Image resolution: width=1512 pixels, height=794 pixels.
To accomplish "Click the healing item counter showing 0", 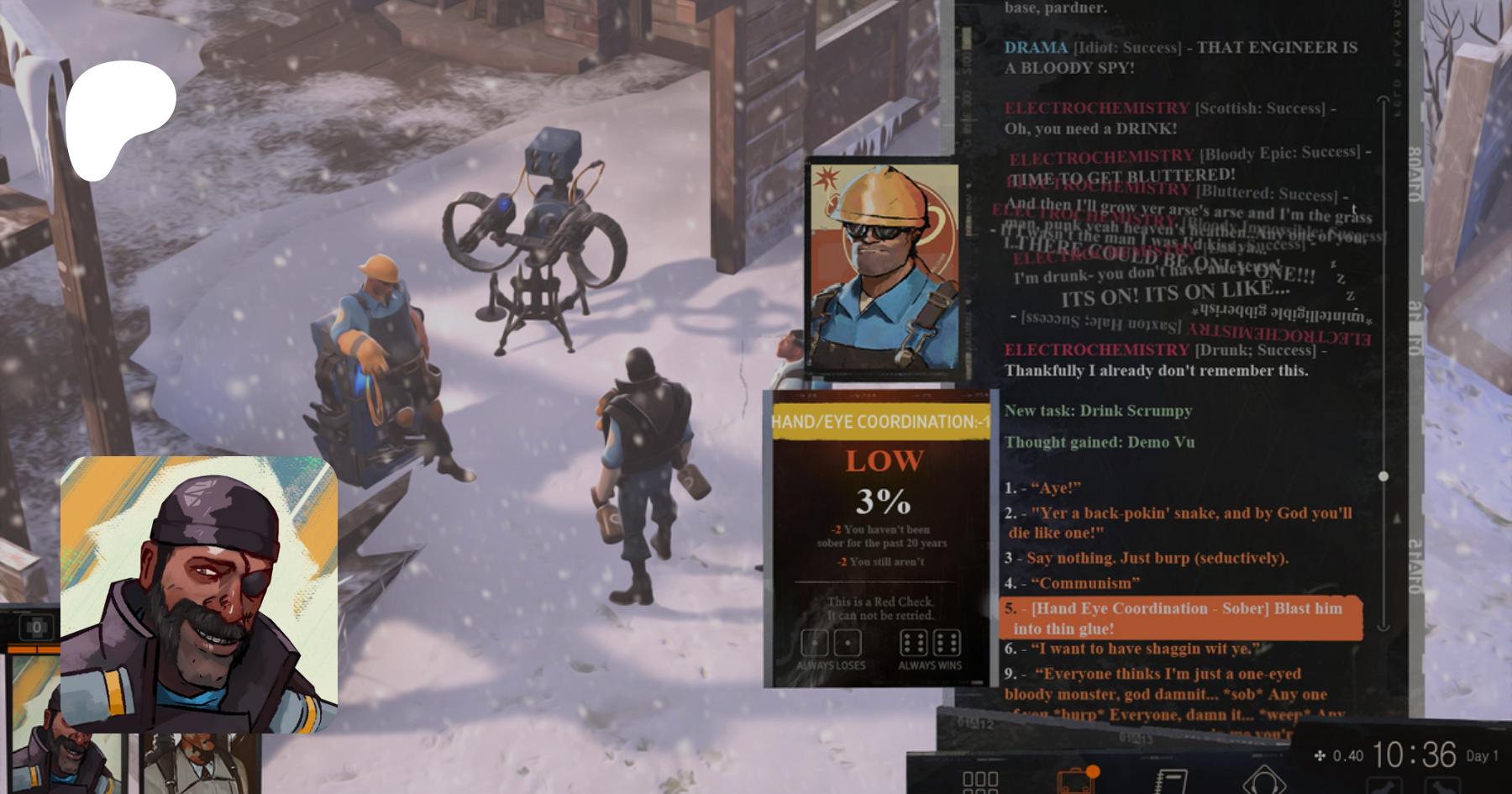I will (36, 627).
